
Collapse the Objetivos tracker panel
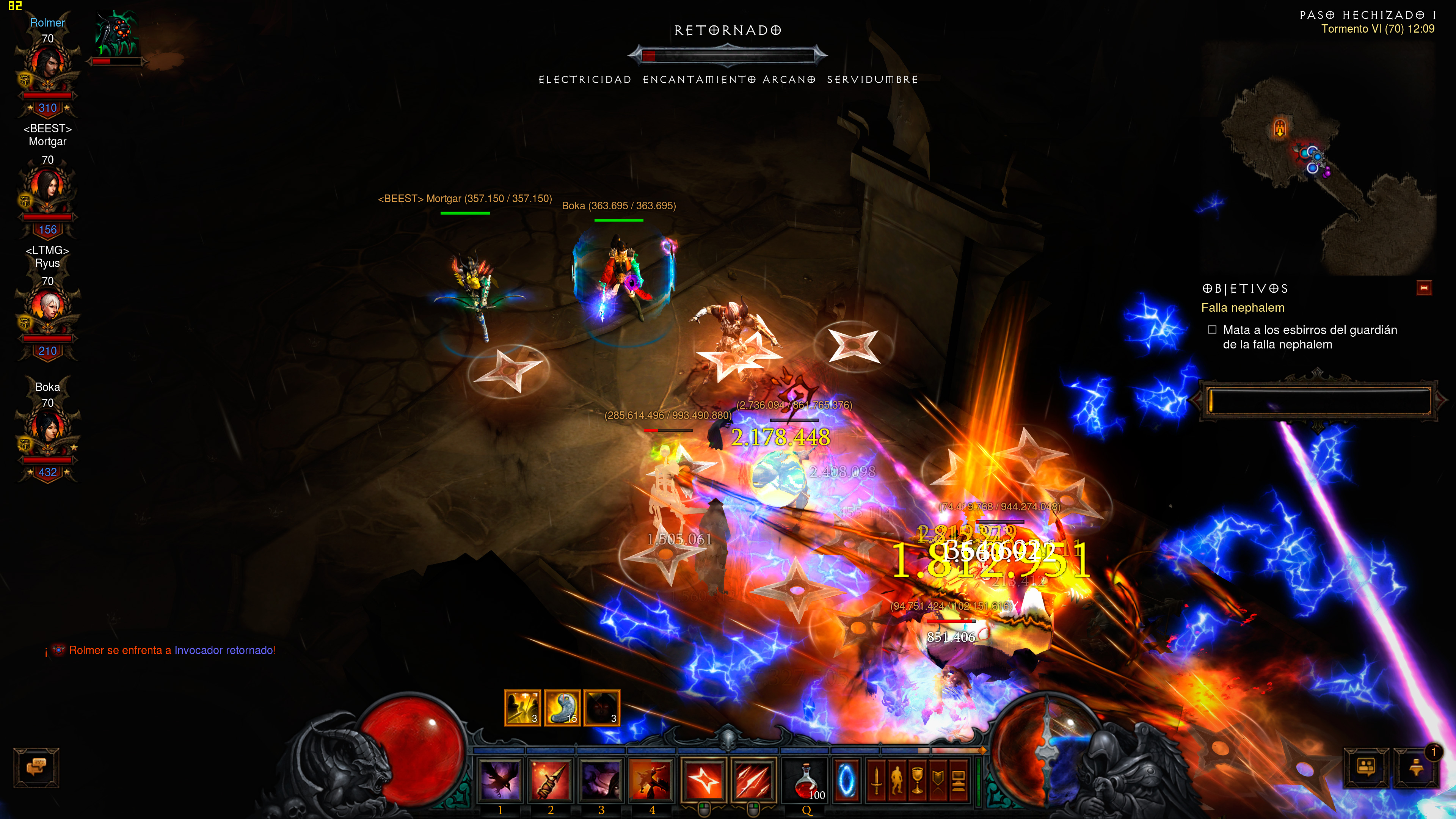(1424, 288)
